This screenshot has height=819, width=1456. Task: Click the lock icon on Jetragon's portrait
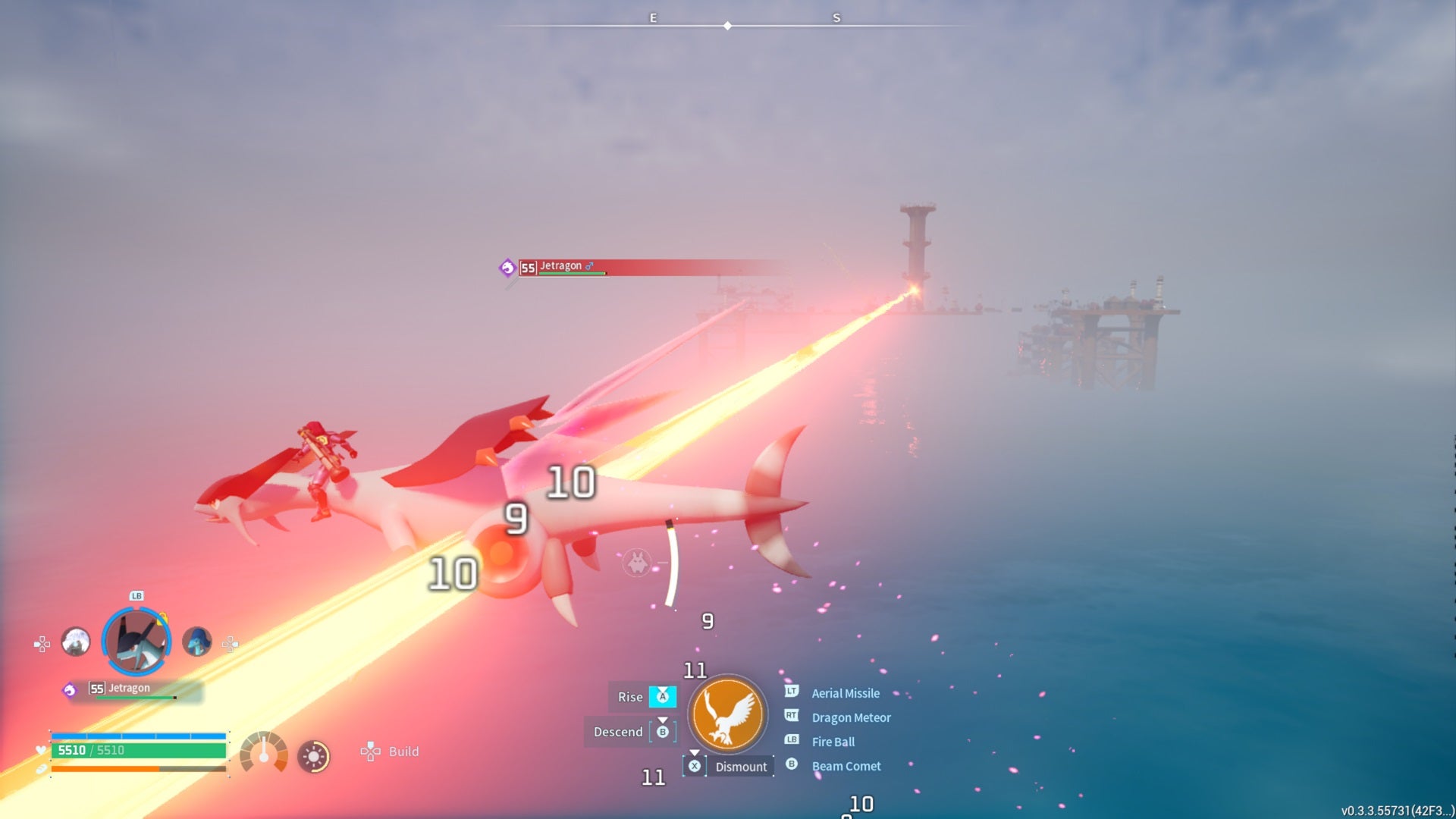[x=162, y=619]
